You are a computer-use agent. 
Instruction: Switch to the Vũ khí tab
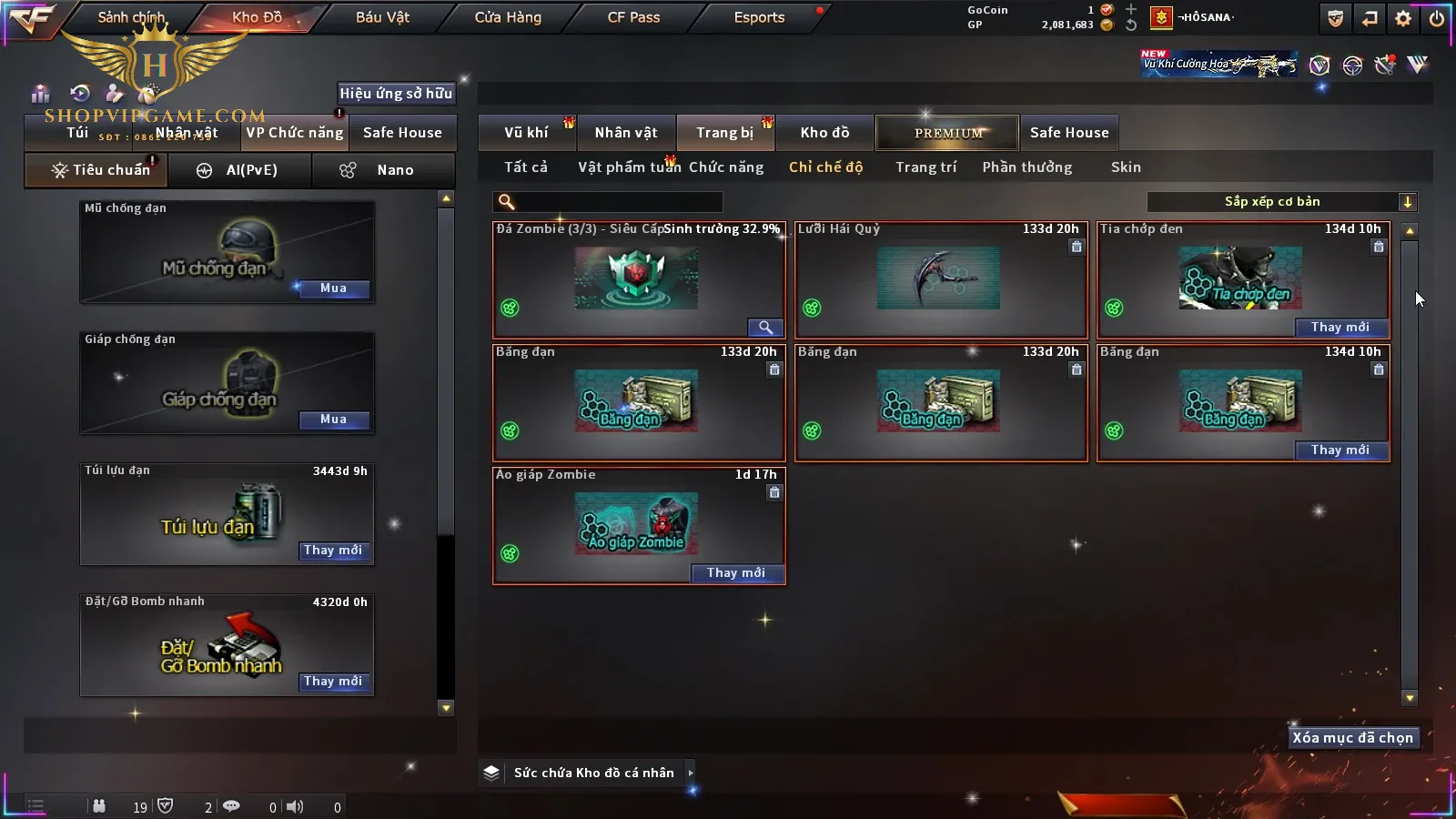point(526,133)
